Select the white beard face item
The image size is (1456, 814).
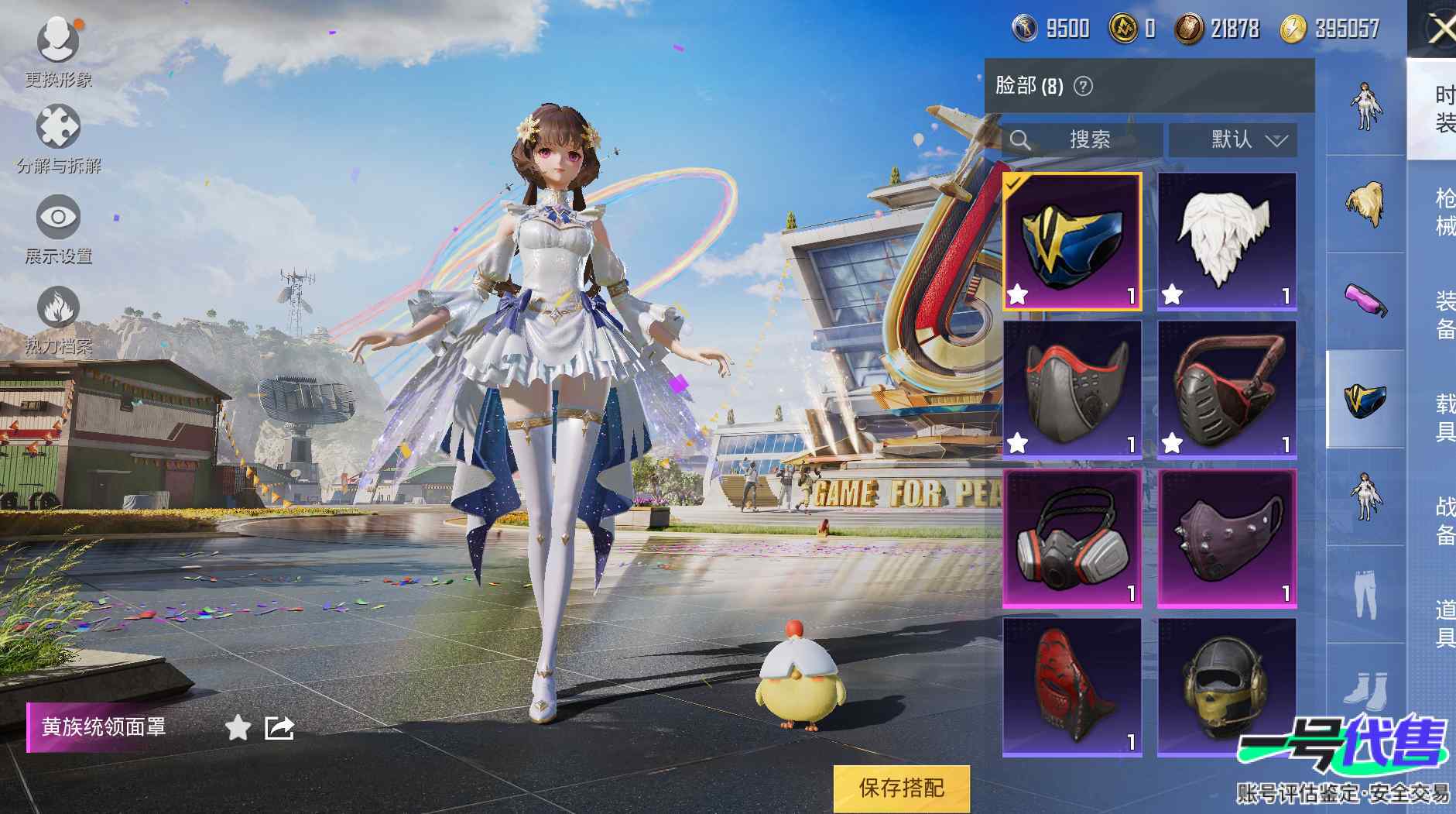pos(1226,242)
